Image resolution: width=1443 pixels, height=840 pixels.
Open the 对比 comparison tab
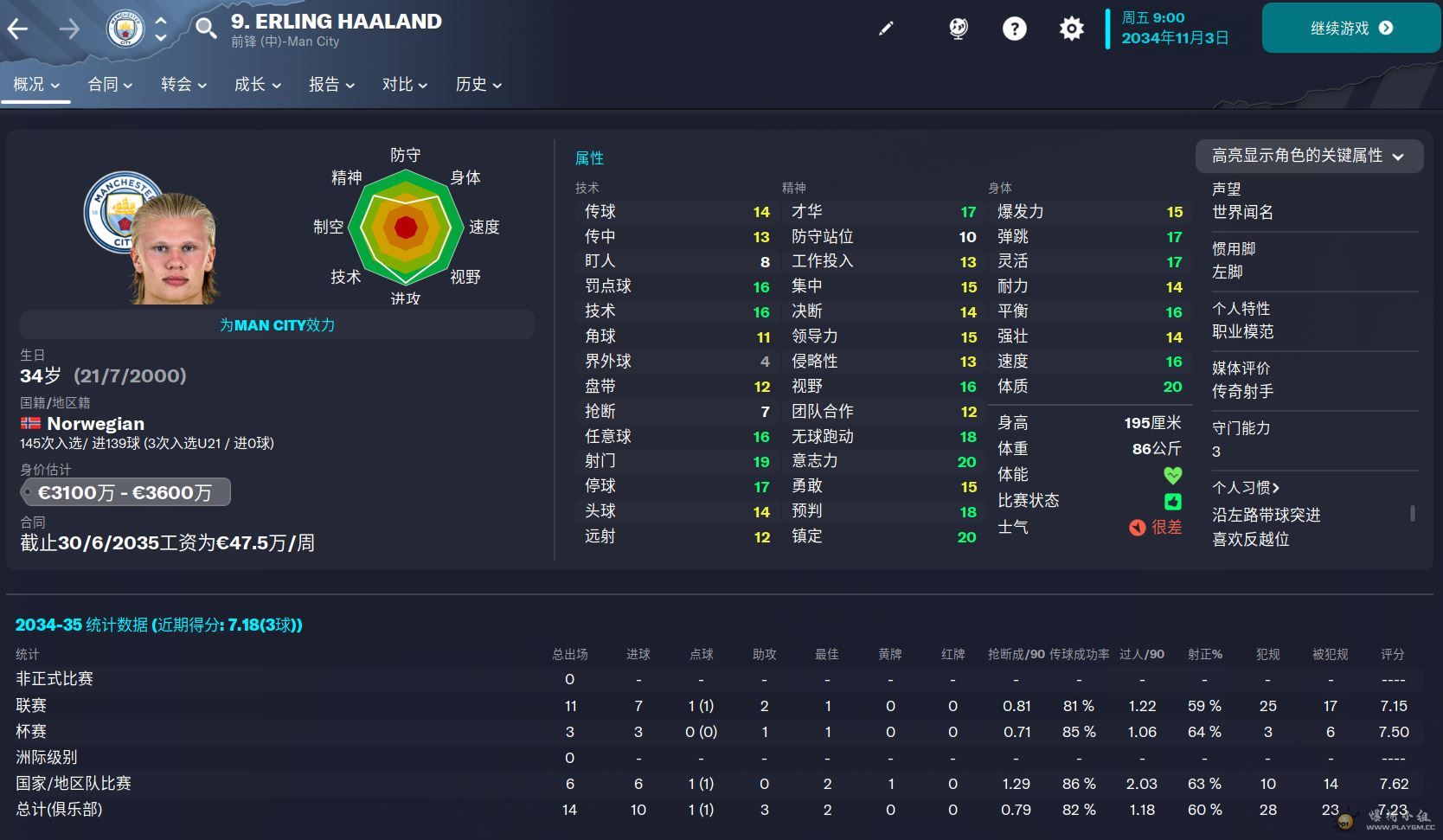click(x=405, y=85)
